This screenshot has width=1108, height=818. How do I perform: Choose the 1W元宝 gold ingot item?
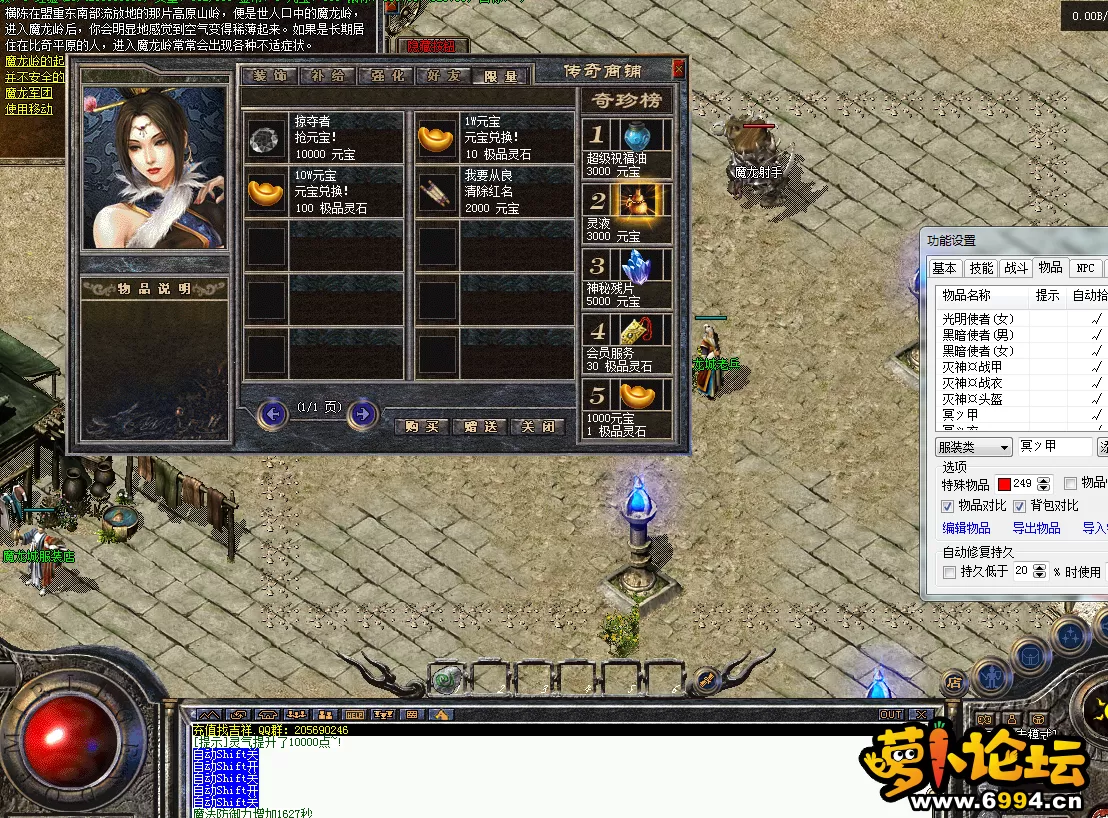[436, 137]
